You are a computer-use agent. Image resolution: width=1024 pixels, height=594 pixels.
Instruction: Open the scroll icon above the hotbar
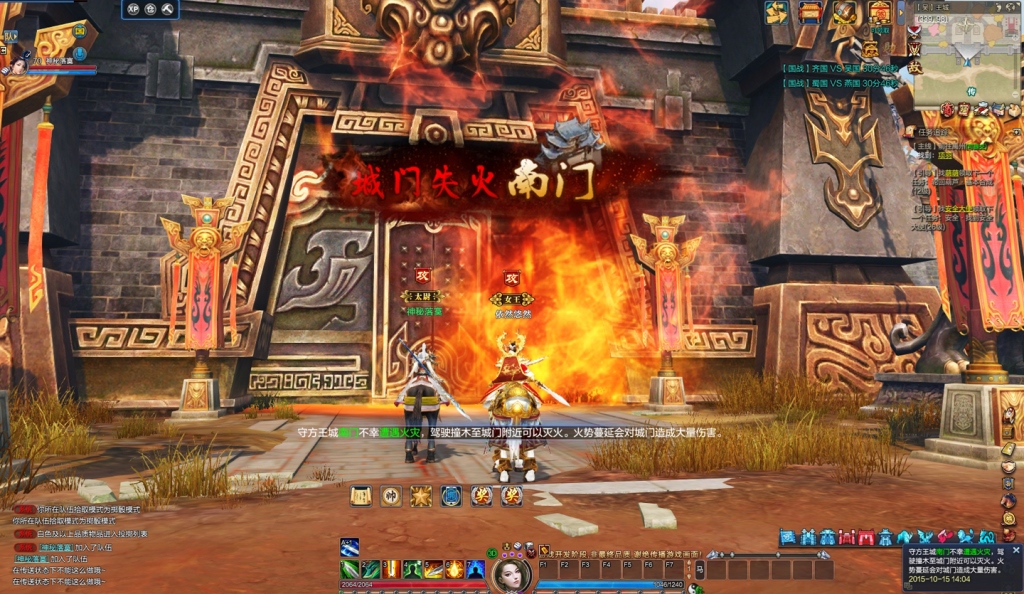(x=360, y=495)
